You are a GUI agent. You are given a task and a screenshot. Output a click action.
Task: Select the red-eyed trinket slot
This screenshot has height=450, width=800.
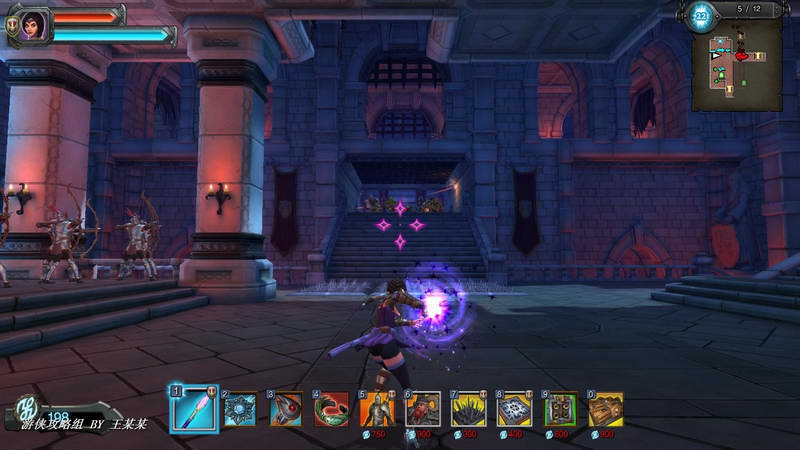286,409
